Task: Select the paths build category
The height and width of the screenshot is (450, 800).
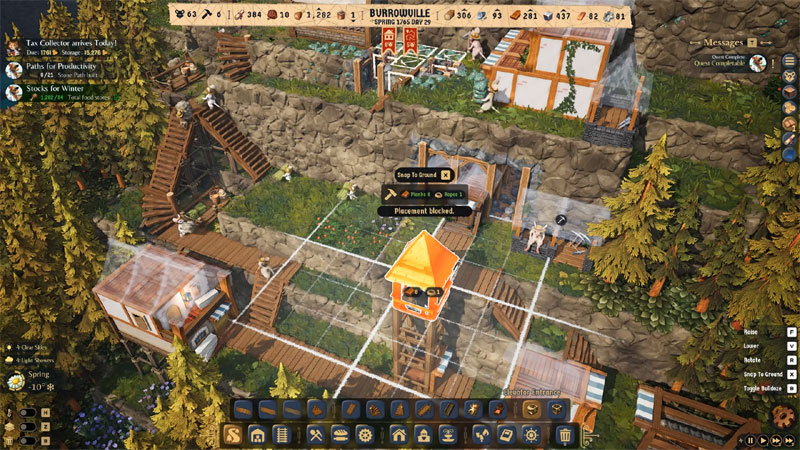Action: [232, 434]
